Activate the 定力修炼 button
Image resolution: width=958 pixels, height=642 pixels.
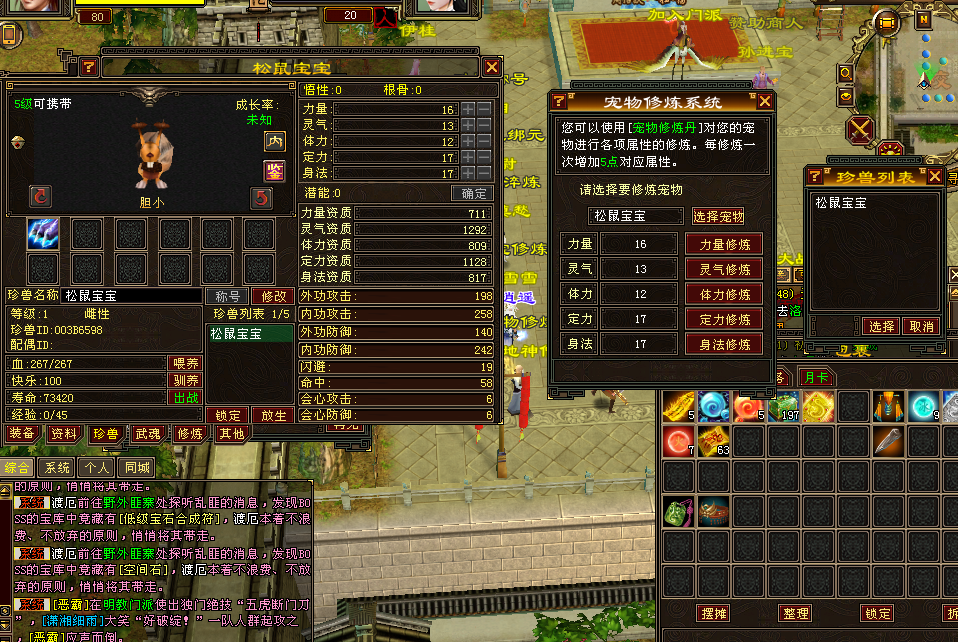click(724, 320)
